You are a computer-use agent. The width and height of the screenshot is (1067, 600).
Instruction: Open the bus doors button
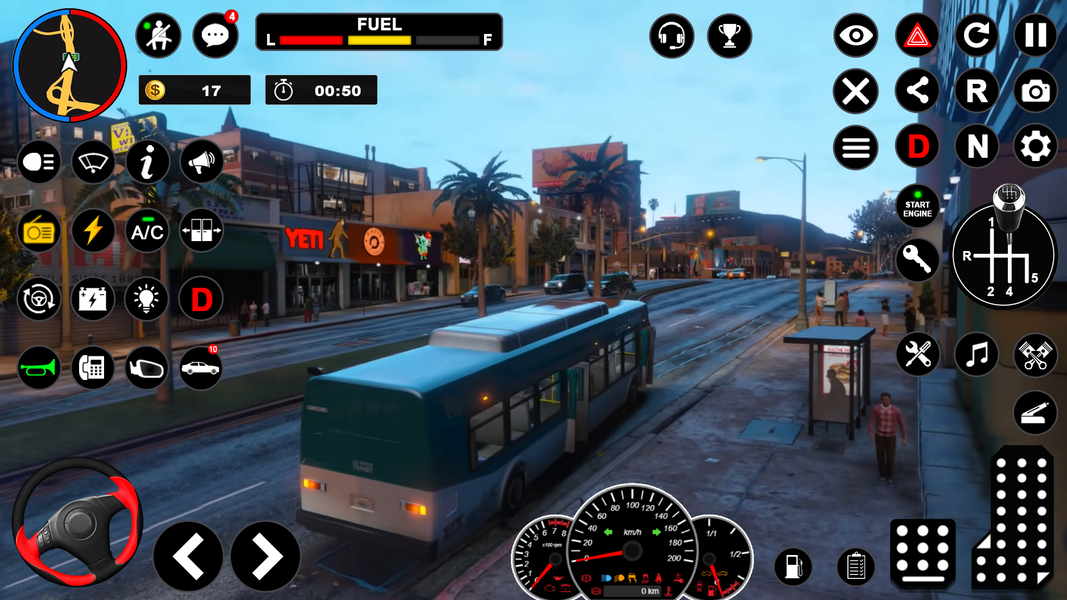[201, 230]
